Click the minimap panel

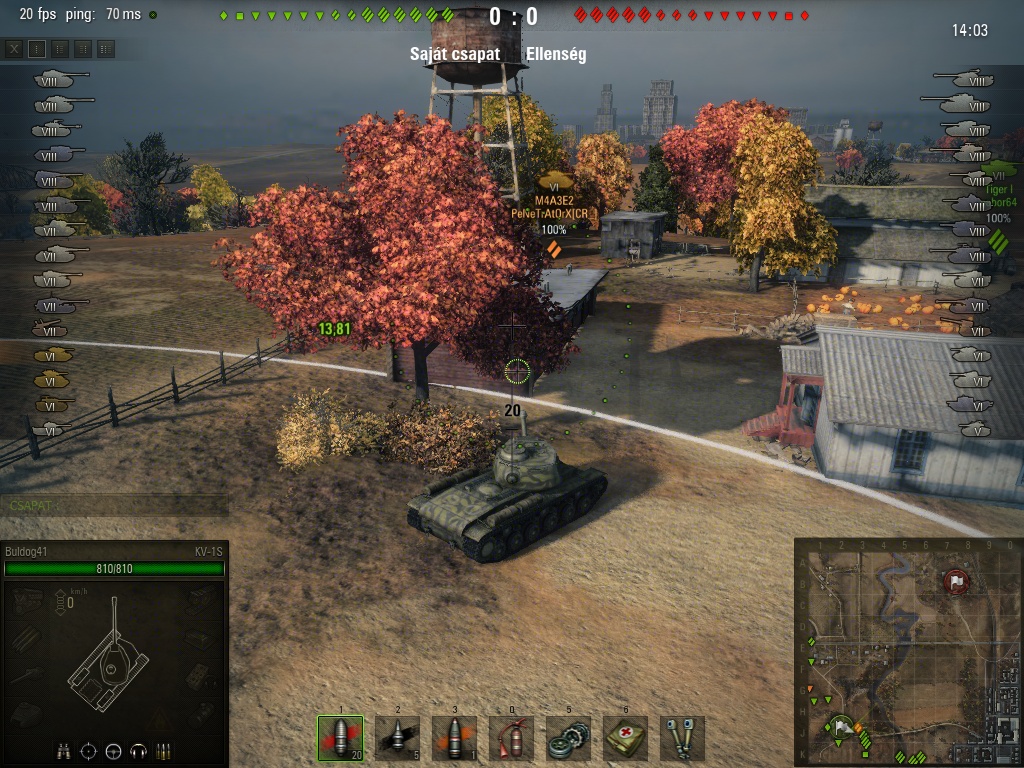906,652
